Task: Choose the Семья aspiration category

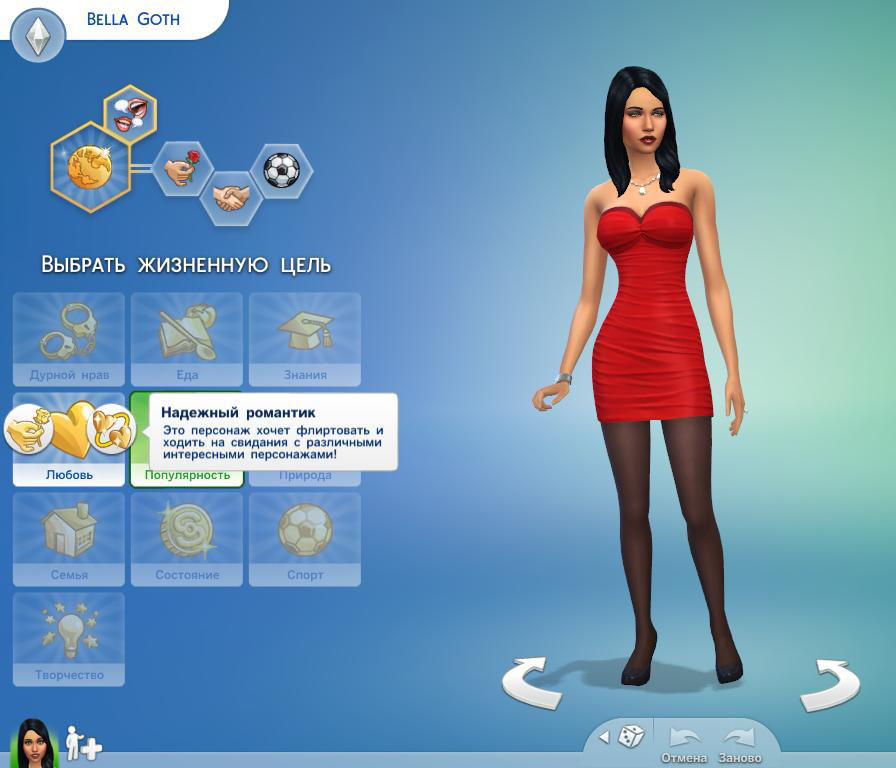Action: pyautogui.click(x=69, y=539)
